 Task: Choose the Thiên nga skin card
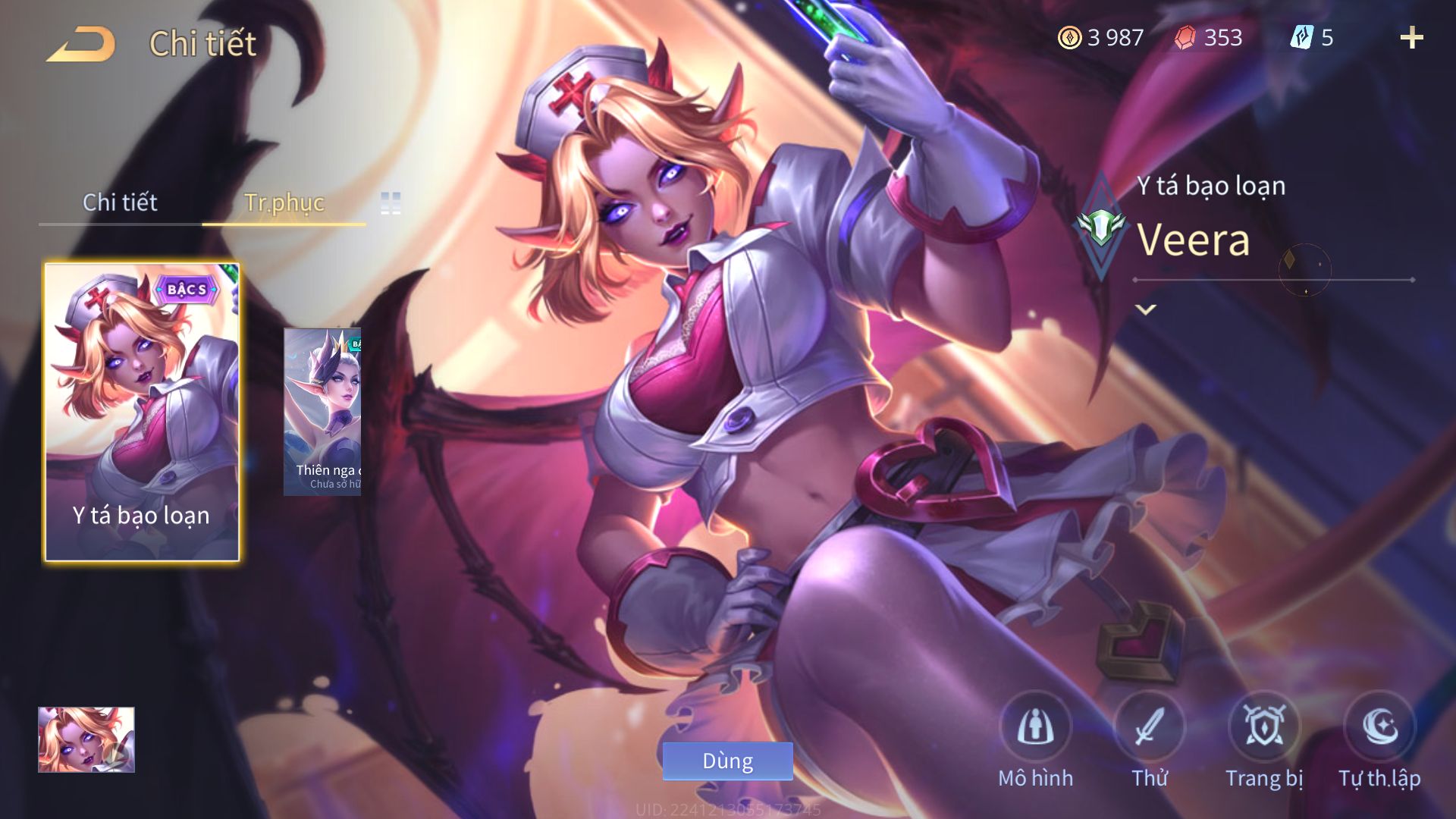(322, 412)
